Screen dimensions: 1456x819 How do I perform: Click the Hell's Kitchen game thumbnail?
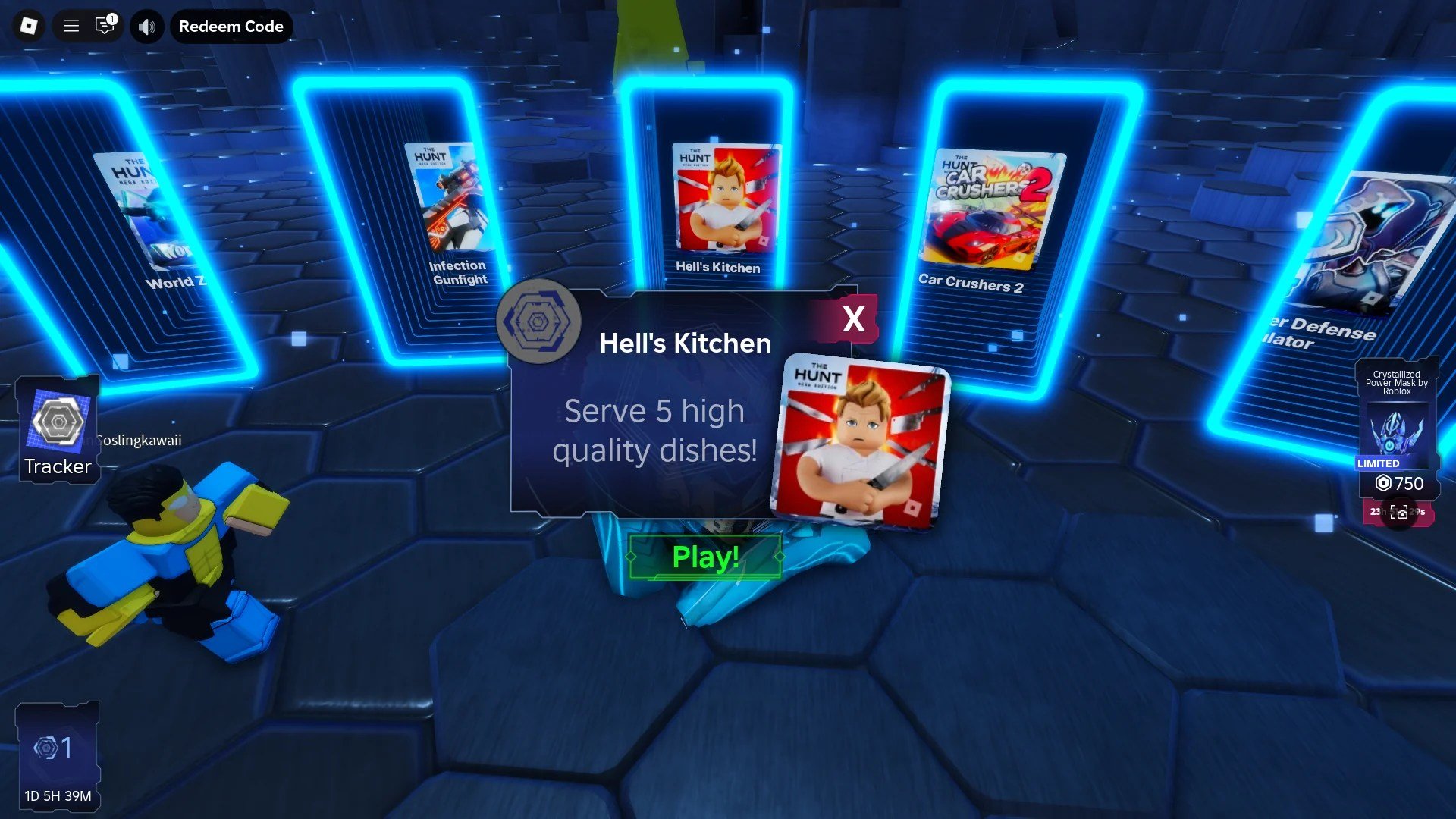pos(858,444)
